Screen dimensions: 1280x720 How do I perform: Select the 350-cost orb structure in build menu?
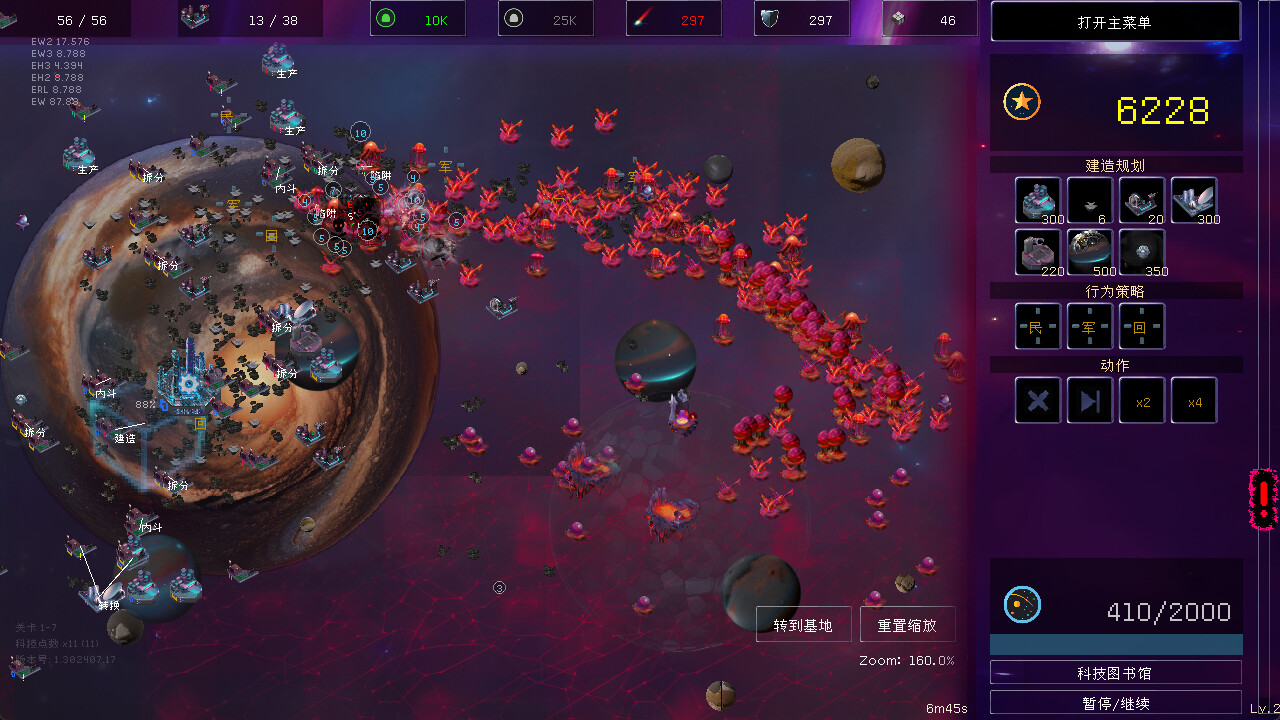pyautogui.click(x=1141, y=252)
